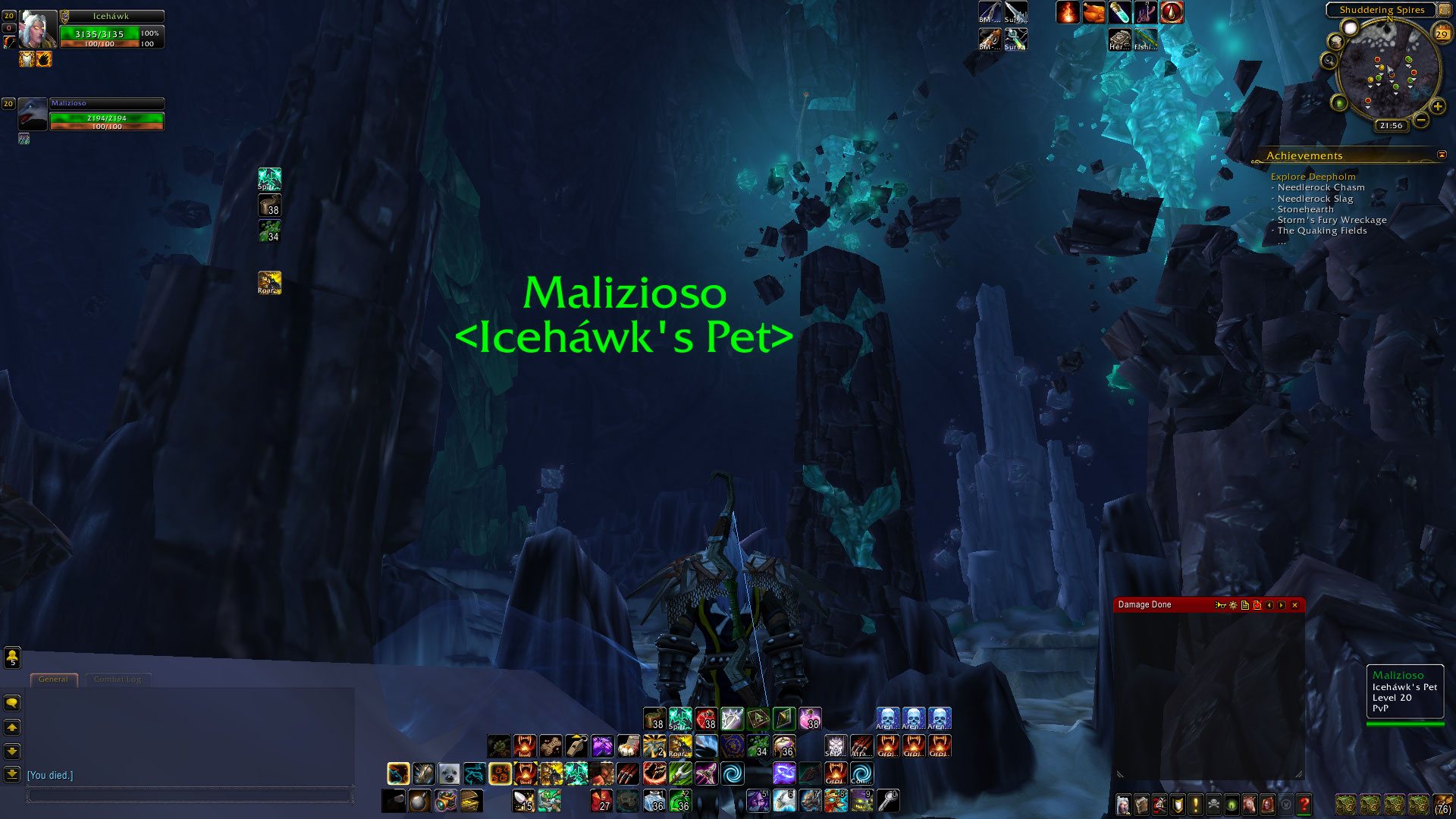Open the calendar showing day 29

click(x=1442, y=33)
